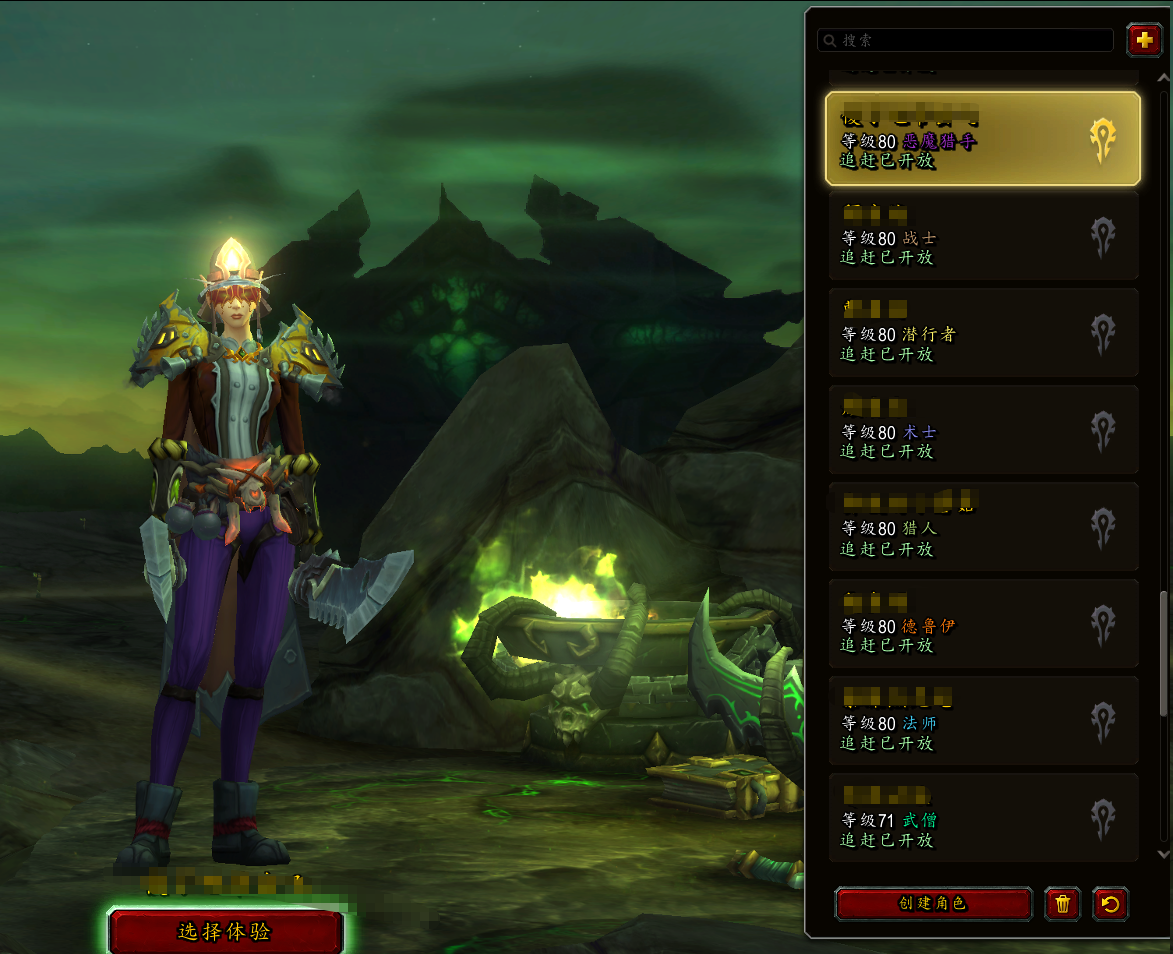Focus the 搜索 search field

(965, 40)
